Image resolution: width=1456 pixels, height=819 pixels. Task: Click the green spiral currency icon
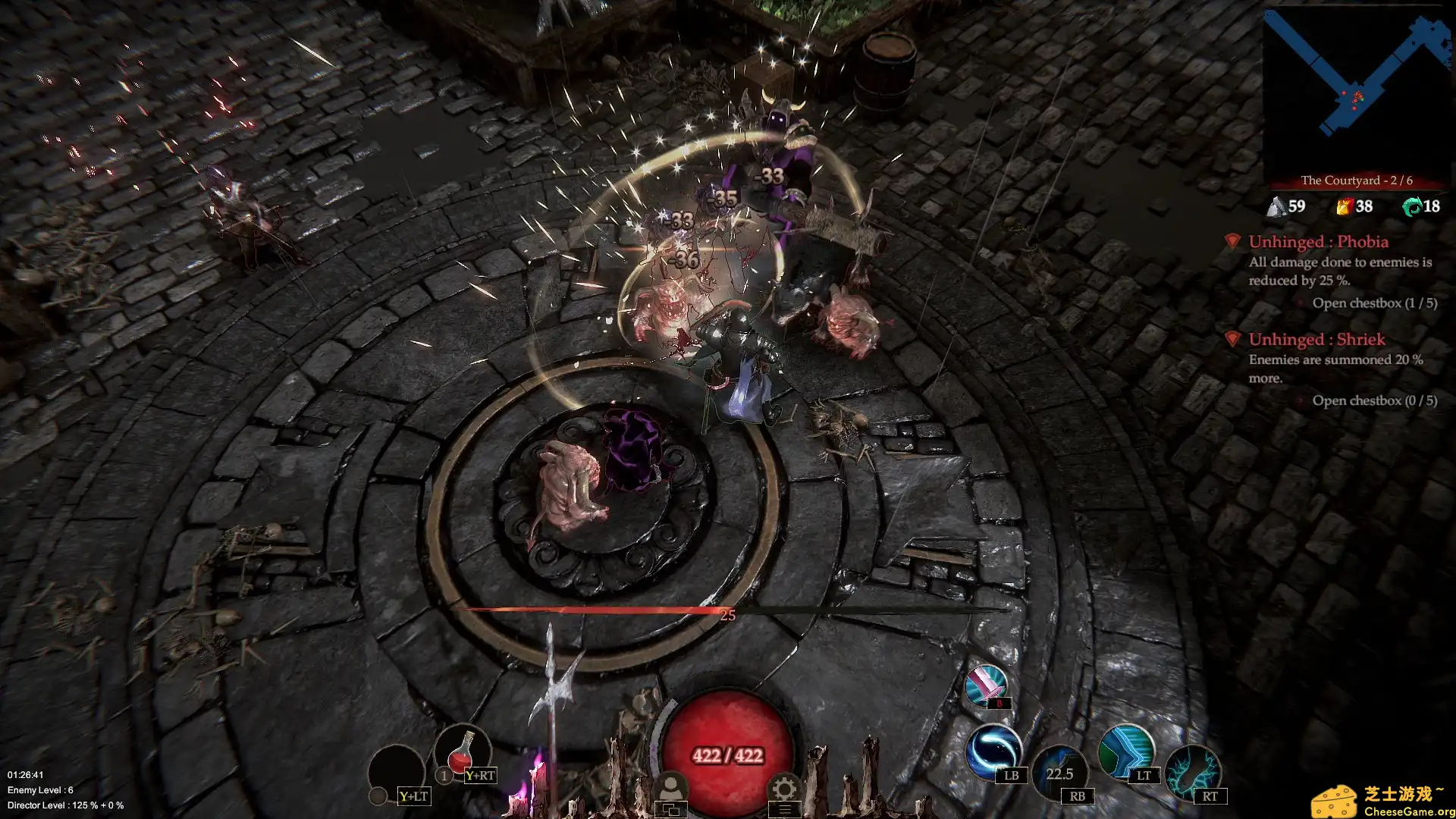coord(1411,206)
